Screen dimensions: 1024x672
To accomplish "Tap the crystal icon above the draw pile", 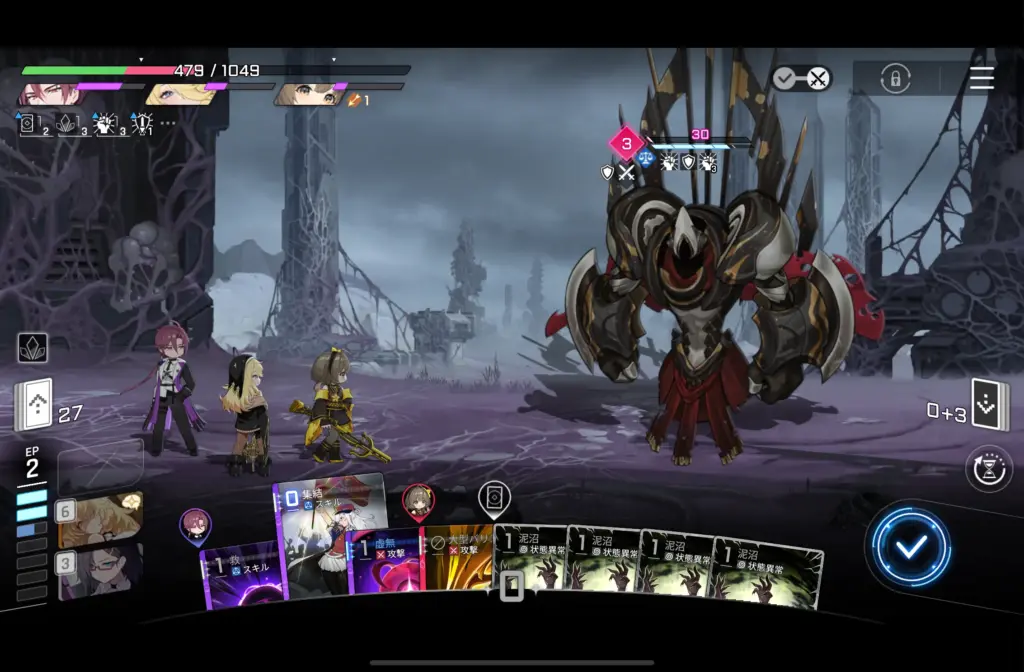I will 33,347.
